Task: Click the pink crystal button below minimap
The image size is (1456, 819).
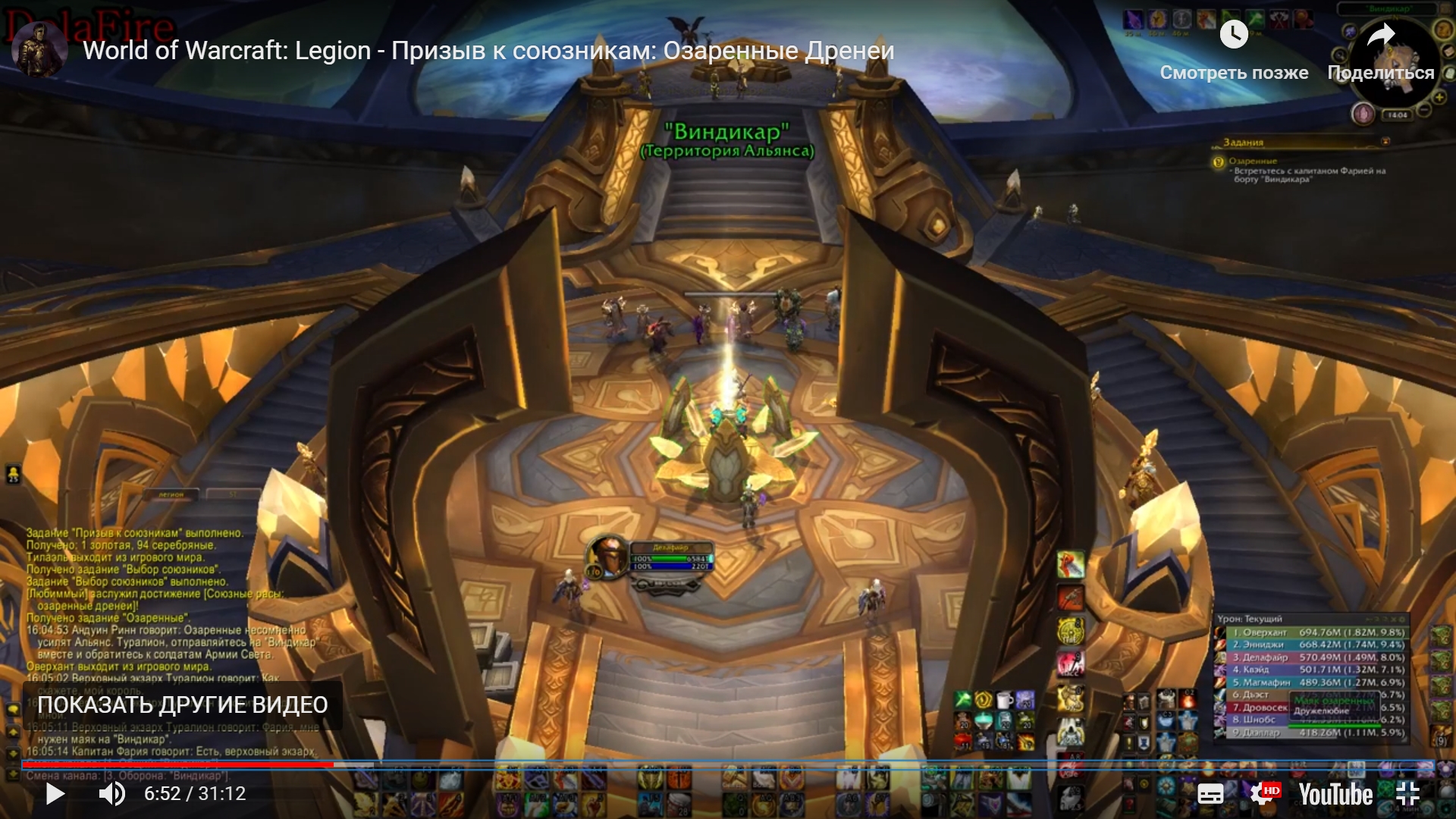Action: coord(1363,115)
